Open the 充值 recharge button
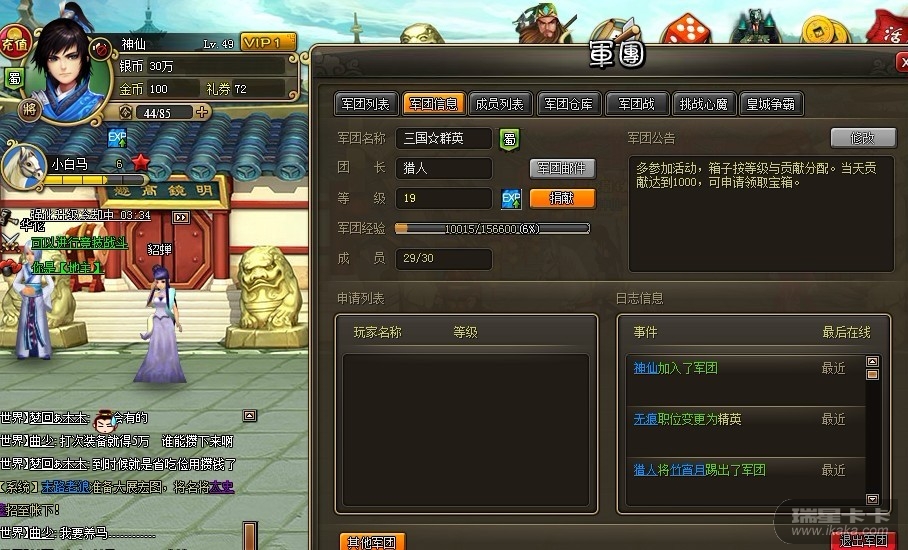The width and height of the screenshot is (908, 550). pos(13,45)
